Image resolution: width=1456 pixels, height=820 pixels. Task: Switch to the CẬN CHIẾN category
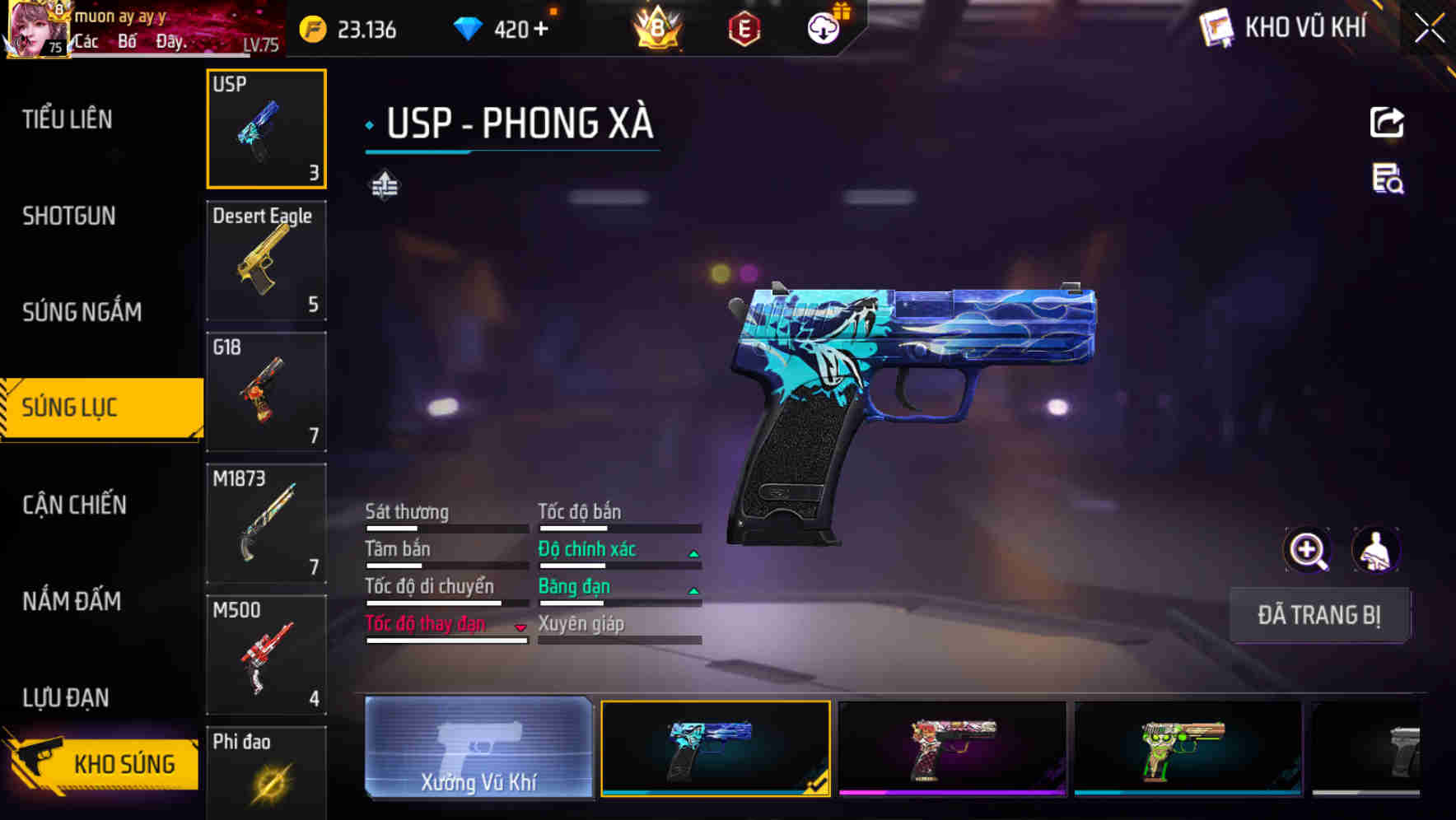pyautogui.click(x=72, y=505)
